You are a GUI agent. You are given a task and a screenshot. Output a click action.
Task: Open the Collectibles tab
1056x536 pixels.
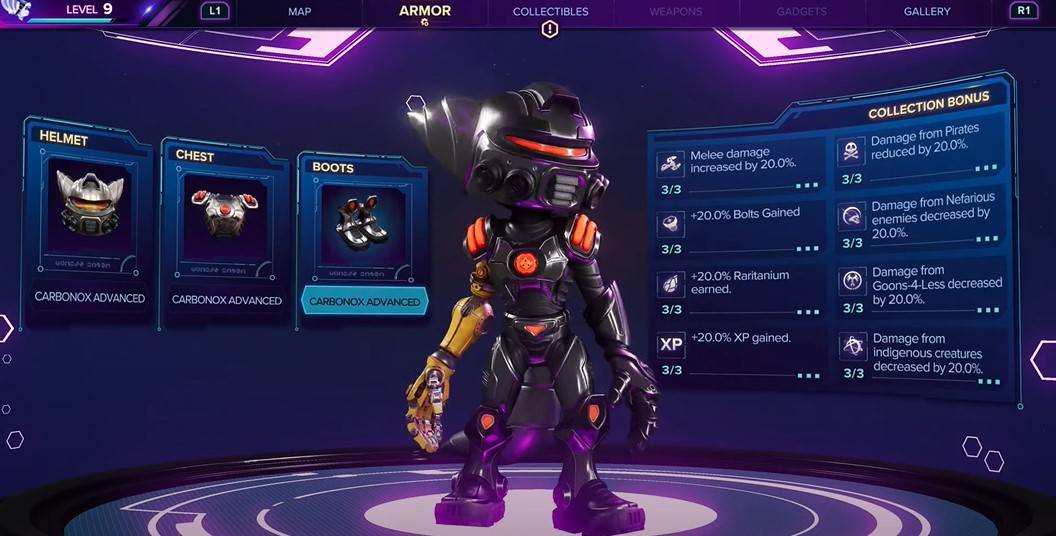pos(550,12)
